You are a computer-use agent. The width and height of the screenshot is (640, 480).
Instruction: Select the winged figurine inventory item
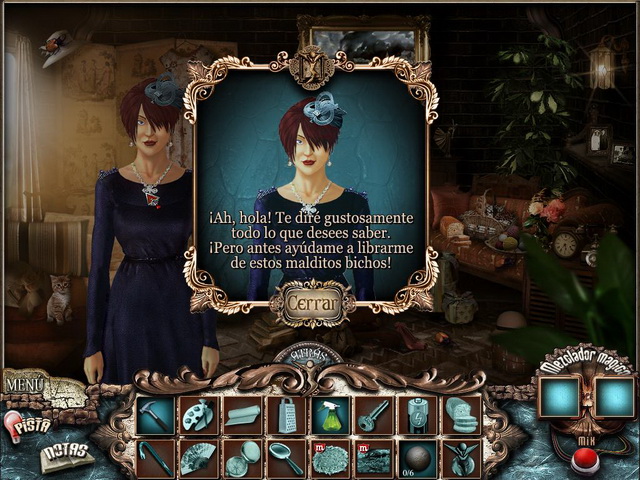tap(463, 459)
